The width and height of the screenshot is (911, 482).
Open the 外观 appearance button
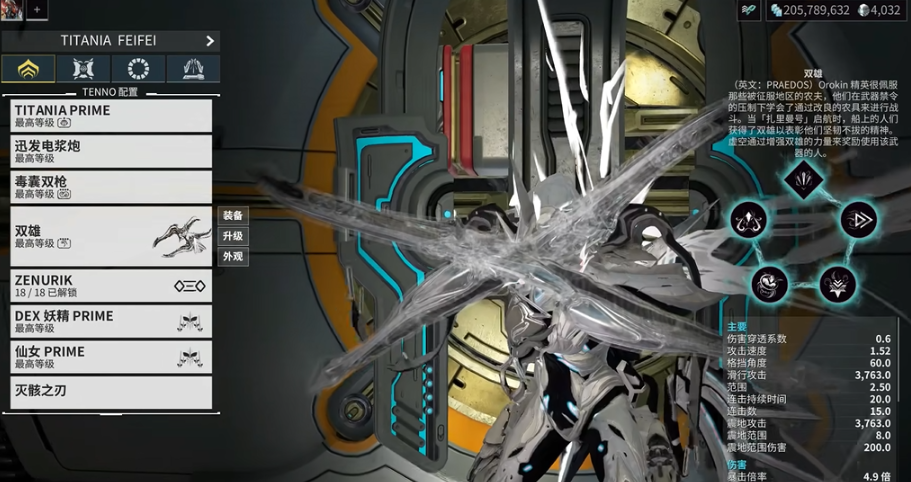(x=233, y=257)
